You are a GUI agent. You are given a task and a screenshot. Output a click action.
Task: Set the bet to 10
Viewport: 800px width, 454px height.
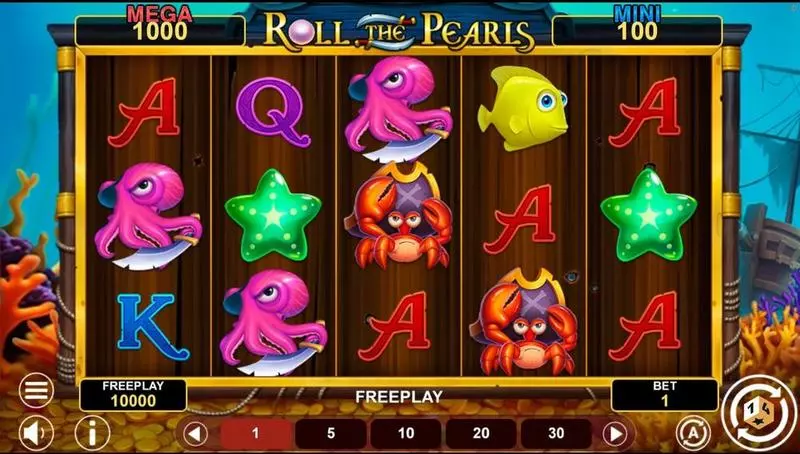[x=406, y=434]
